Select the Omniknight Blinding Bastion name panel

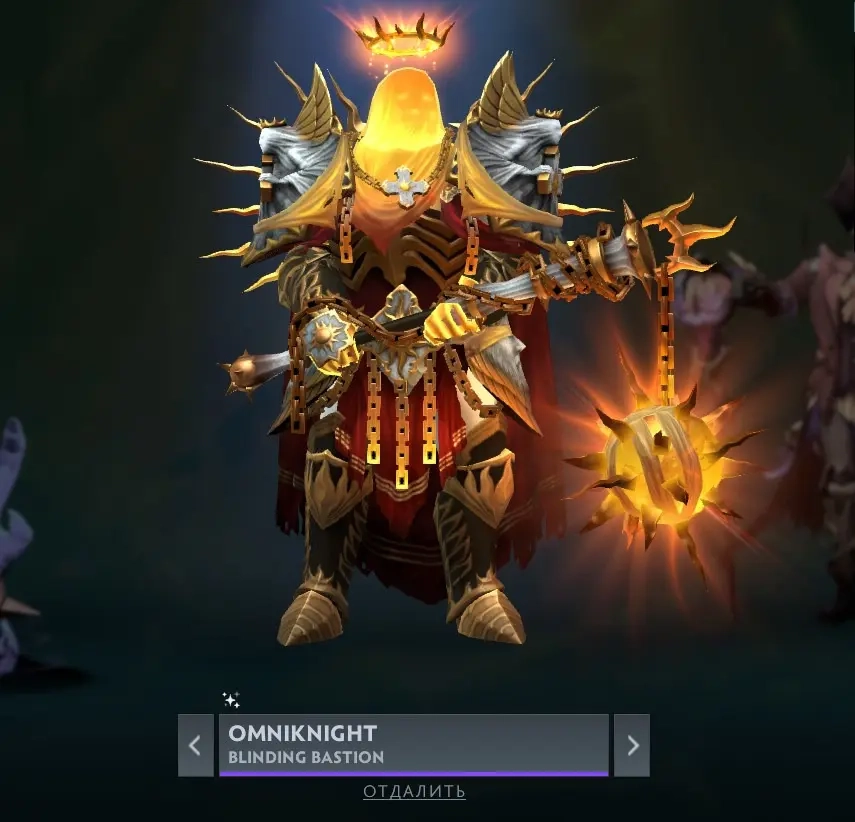[x=413, y=743]
